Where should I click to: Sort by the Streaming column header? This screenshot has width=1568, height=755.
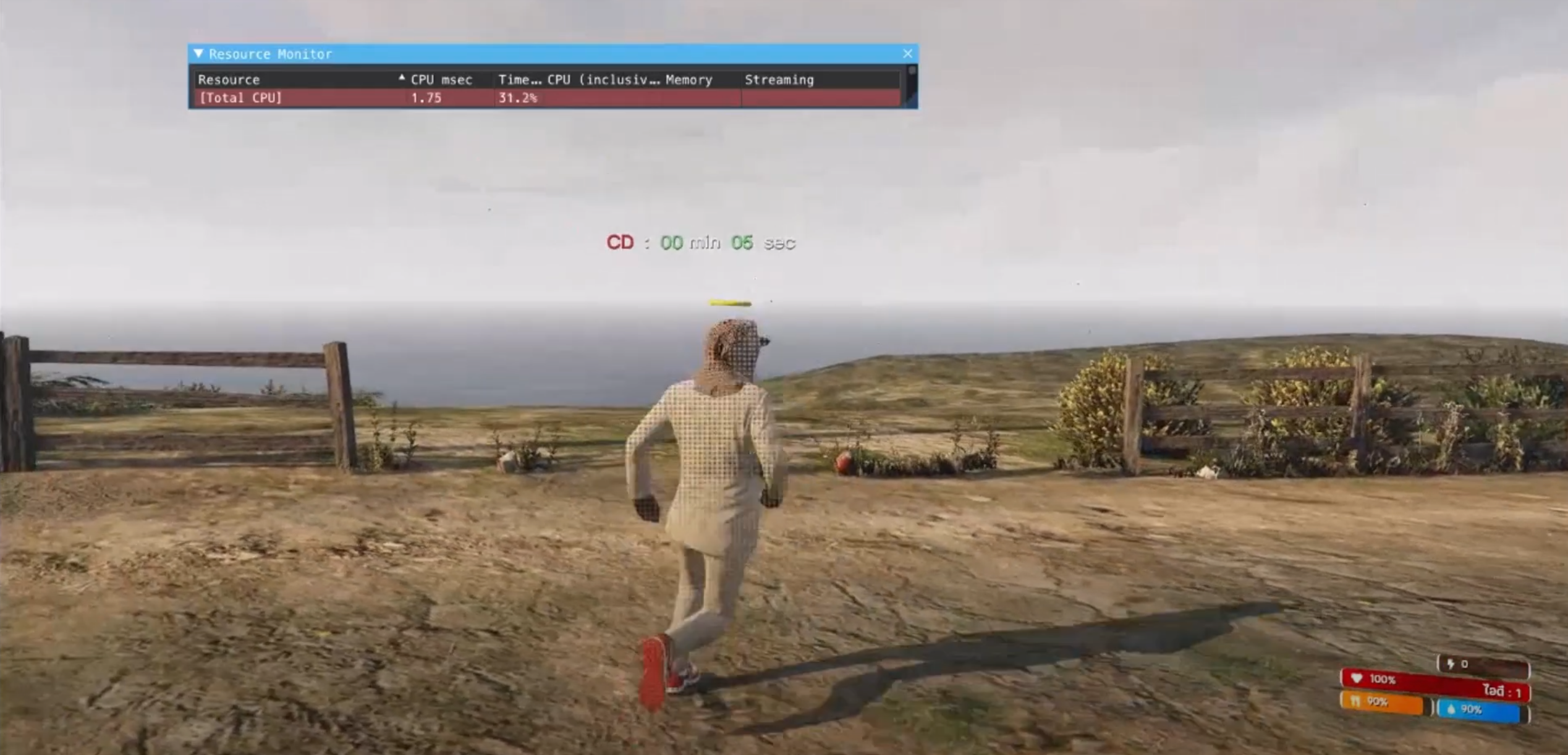(x=779, y=80)
